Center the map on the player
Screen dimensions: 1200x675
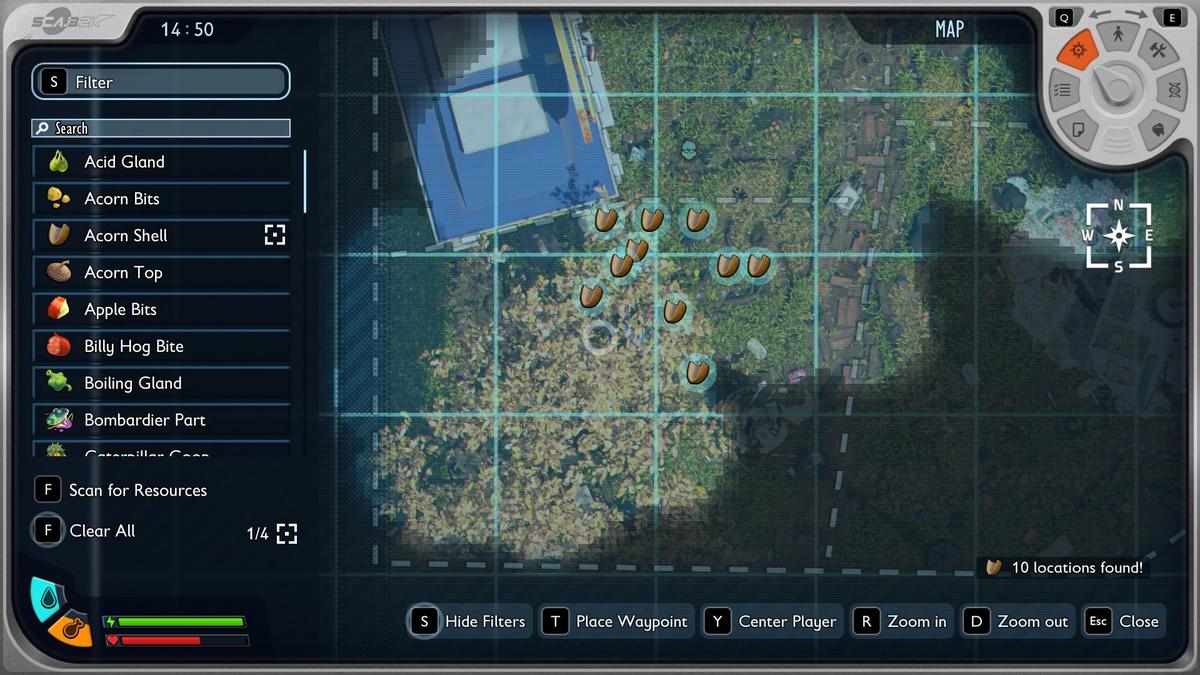coord(773,621)
